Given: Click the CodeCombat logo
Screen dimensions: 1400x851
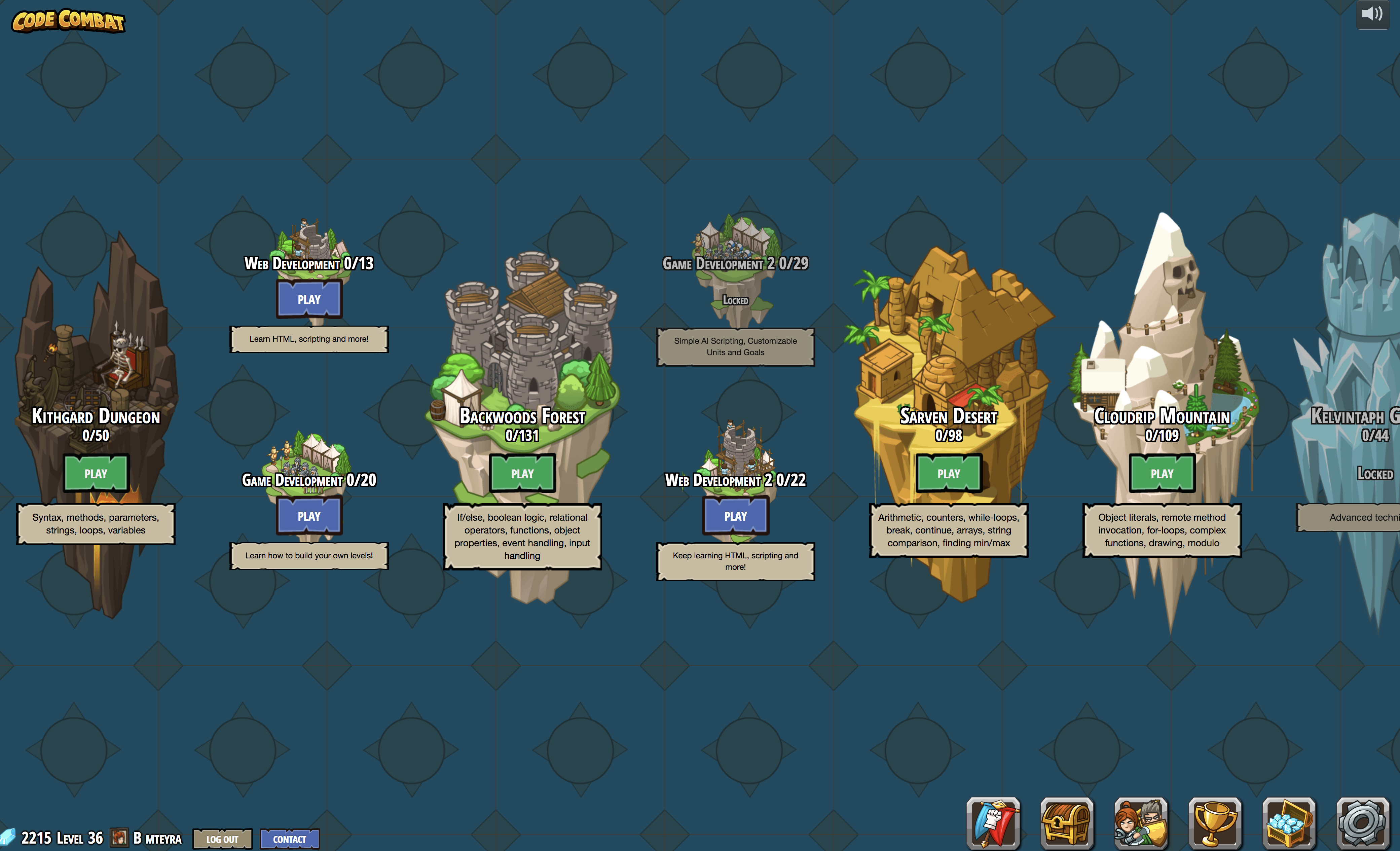Looking at the screenshot, I should pyautogui.click(x=68, y=21).
